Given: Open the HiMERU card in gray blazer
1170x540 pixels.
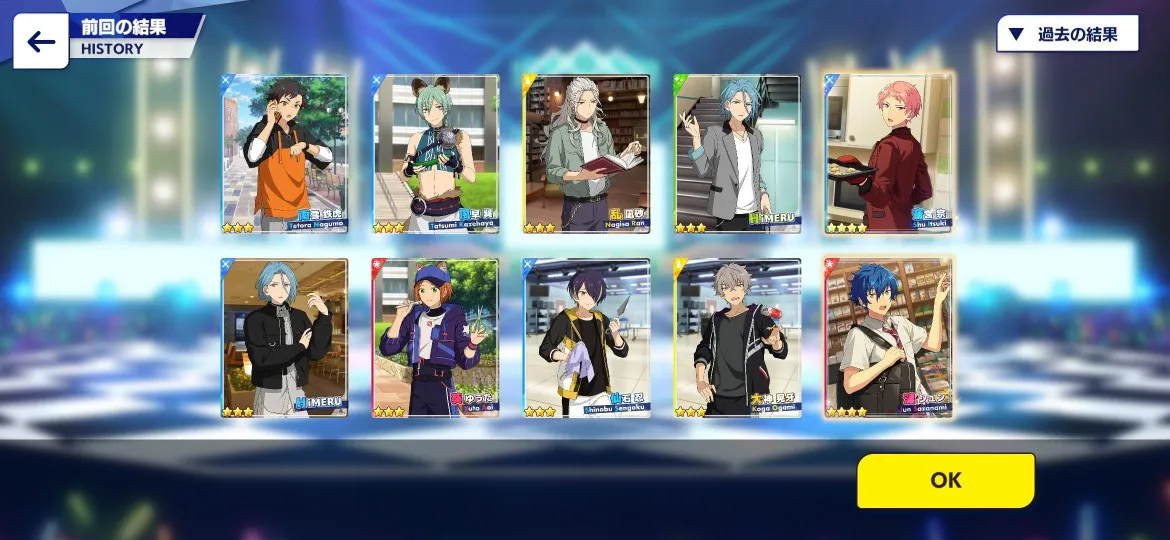Looking at the screenshot, I should pos(737,153).
